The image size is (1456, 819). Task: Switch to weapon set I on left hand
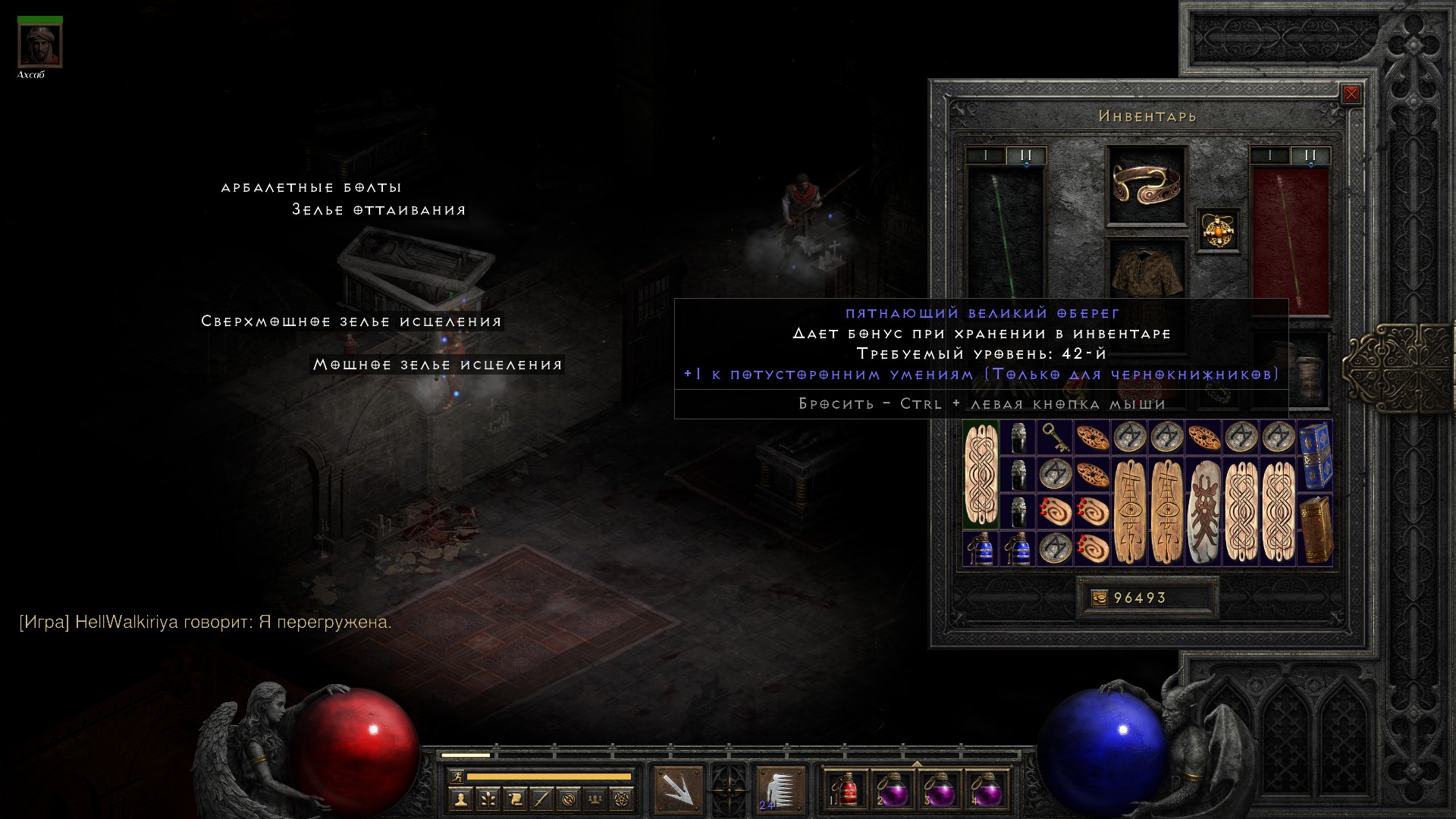[985, 155]
